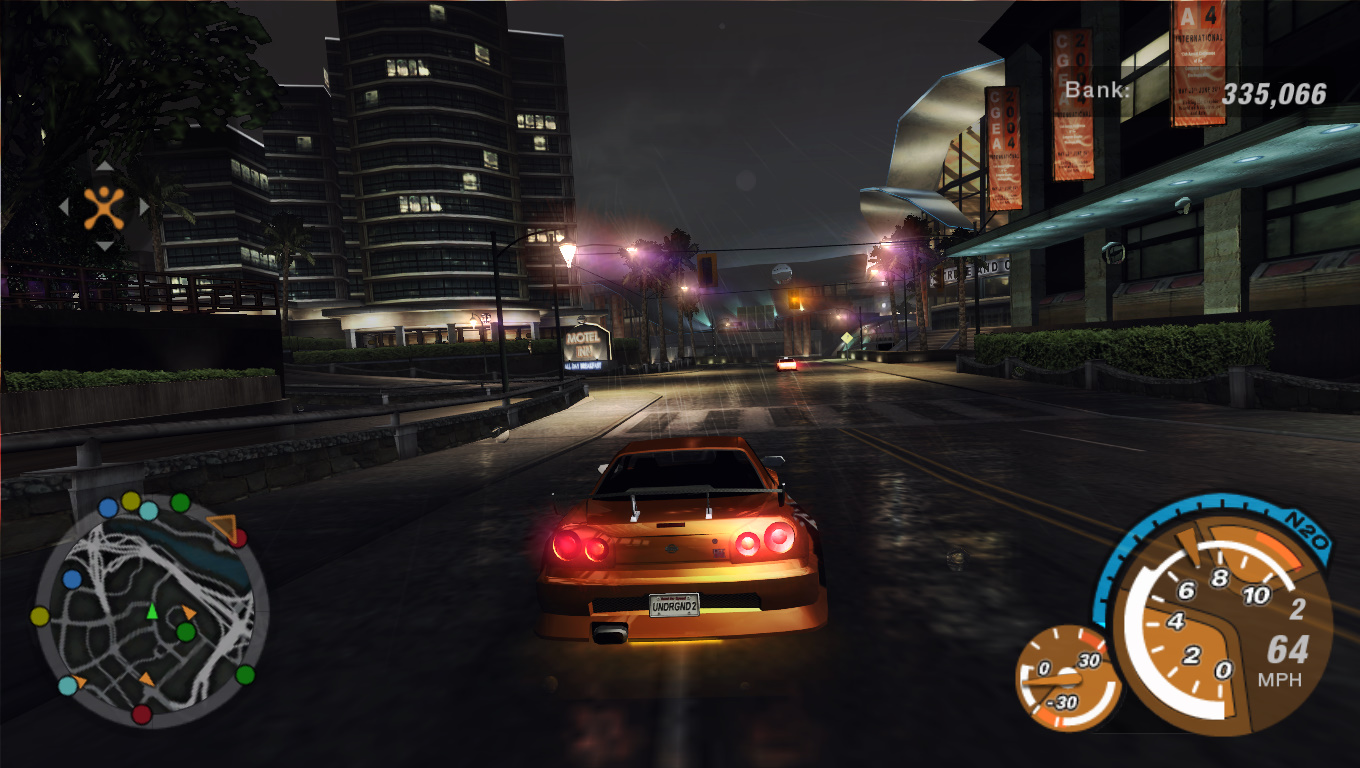Click the orange GPS direction triangle on the minimap
Viewport: 1360px width, 768px height.
[x=220, y=526]
